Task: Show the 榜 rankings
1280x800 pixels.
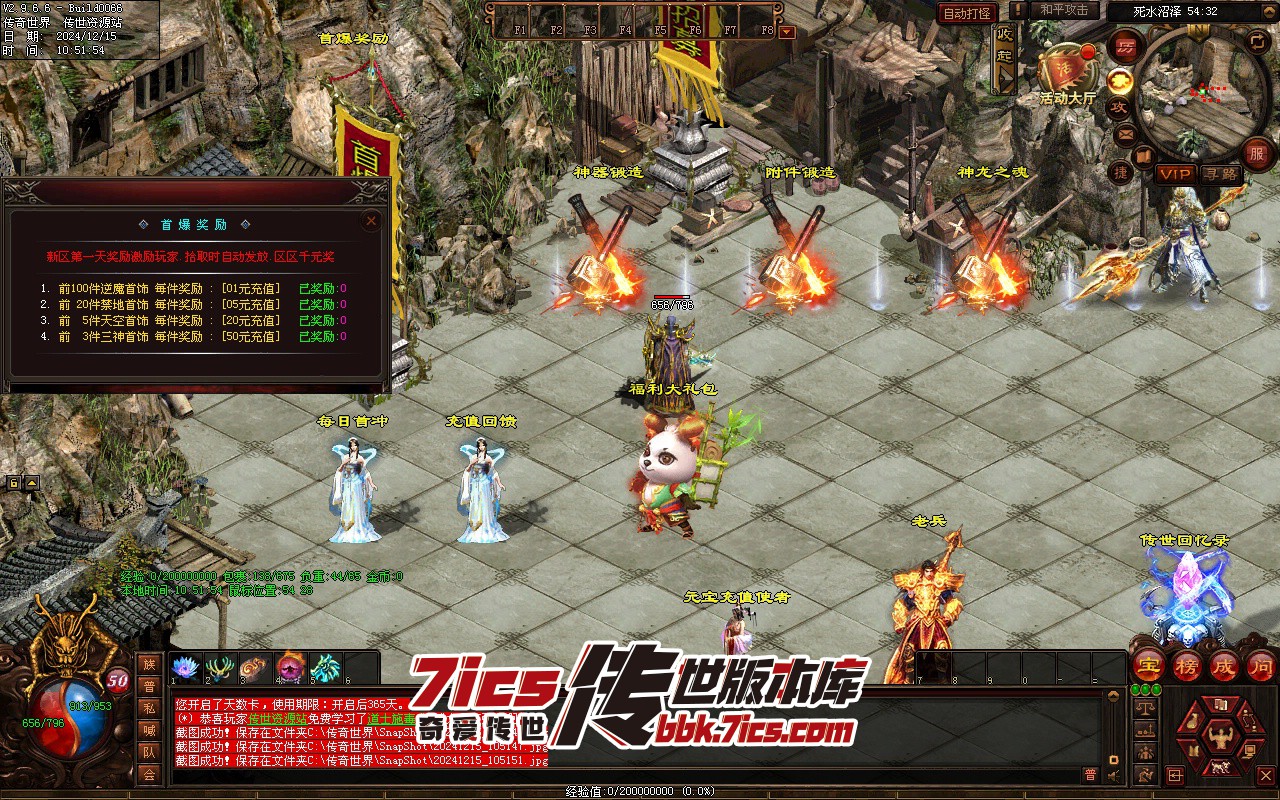Action: click(x=1187, y=665)
